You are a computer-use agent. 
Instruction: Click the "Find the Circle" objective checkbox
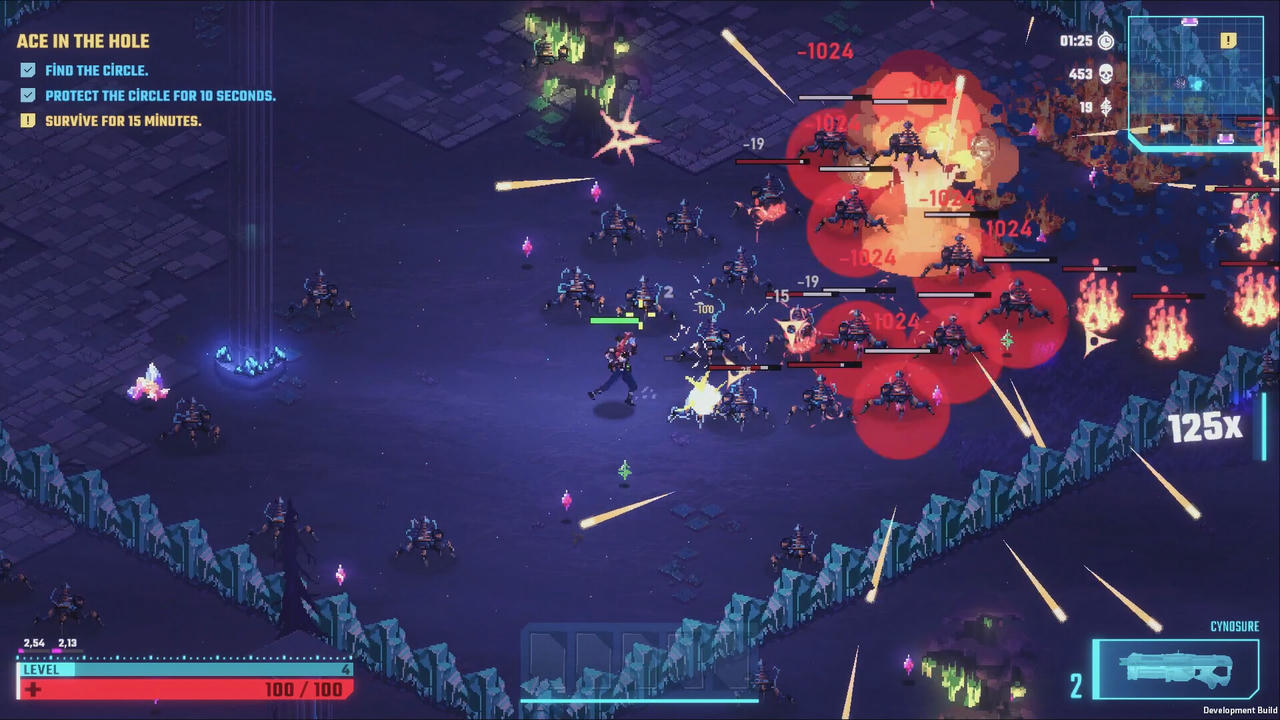pos(28,70)
